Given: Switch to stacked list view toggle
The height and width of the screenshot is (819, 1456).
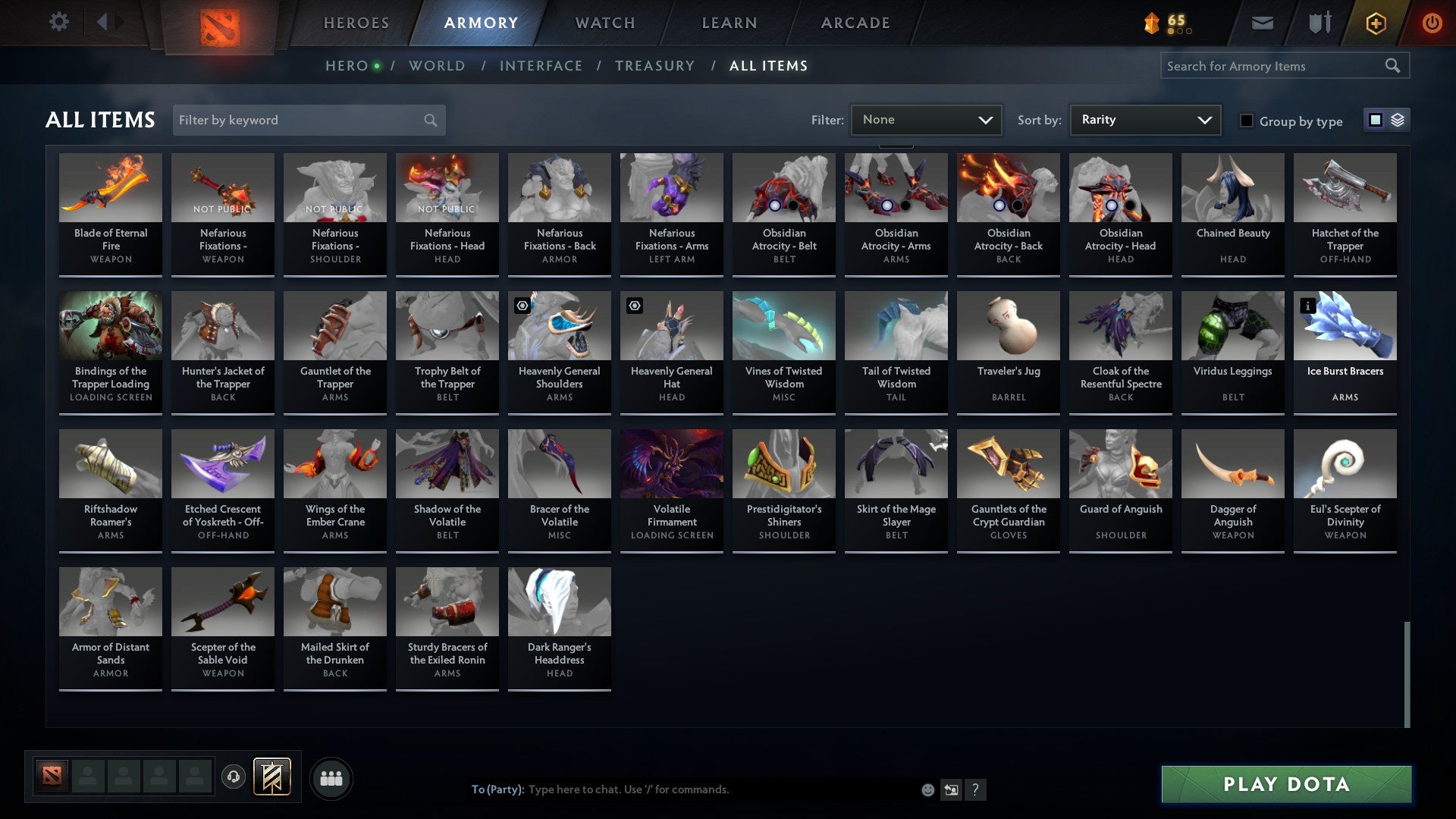Looking at the screenshot, I should 1397,120.
